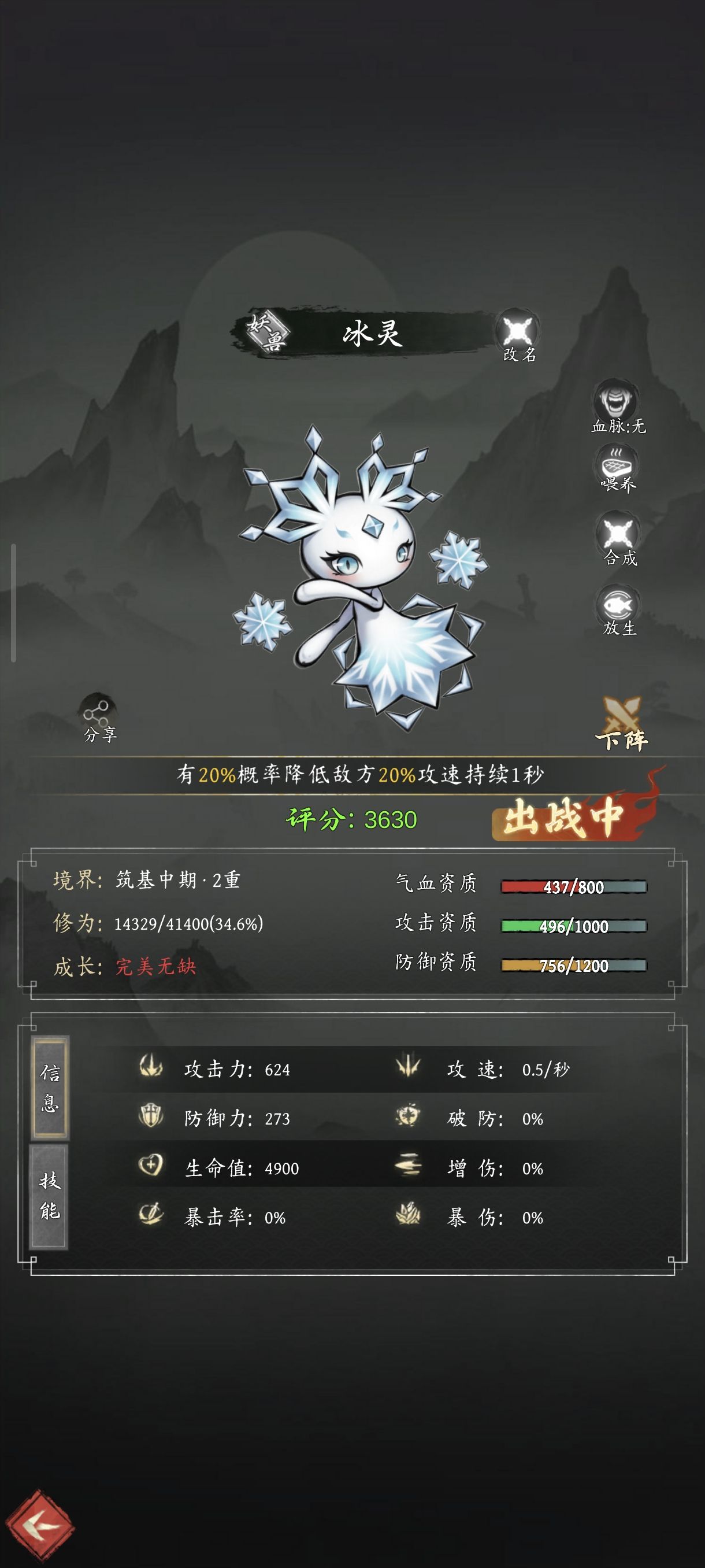Release the pet with 放生
The height and width of the screenshot is (1568, 705).
click(618, 610)
